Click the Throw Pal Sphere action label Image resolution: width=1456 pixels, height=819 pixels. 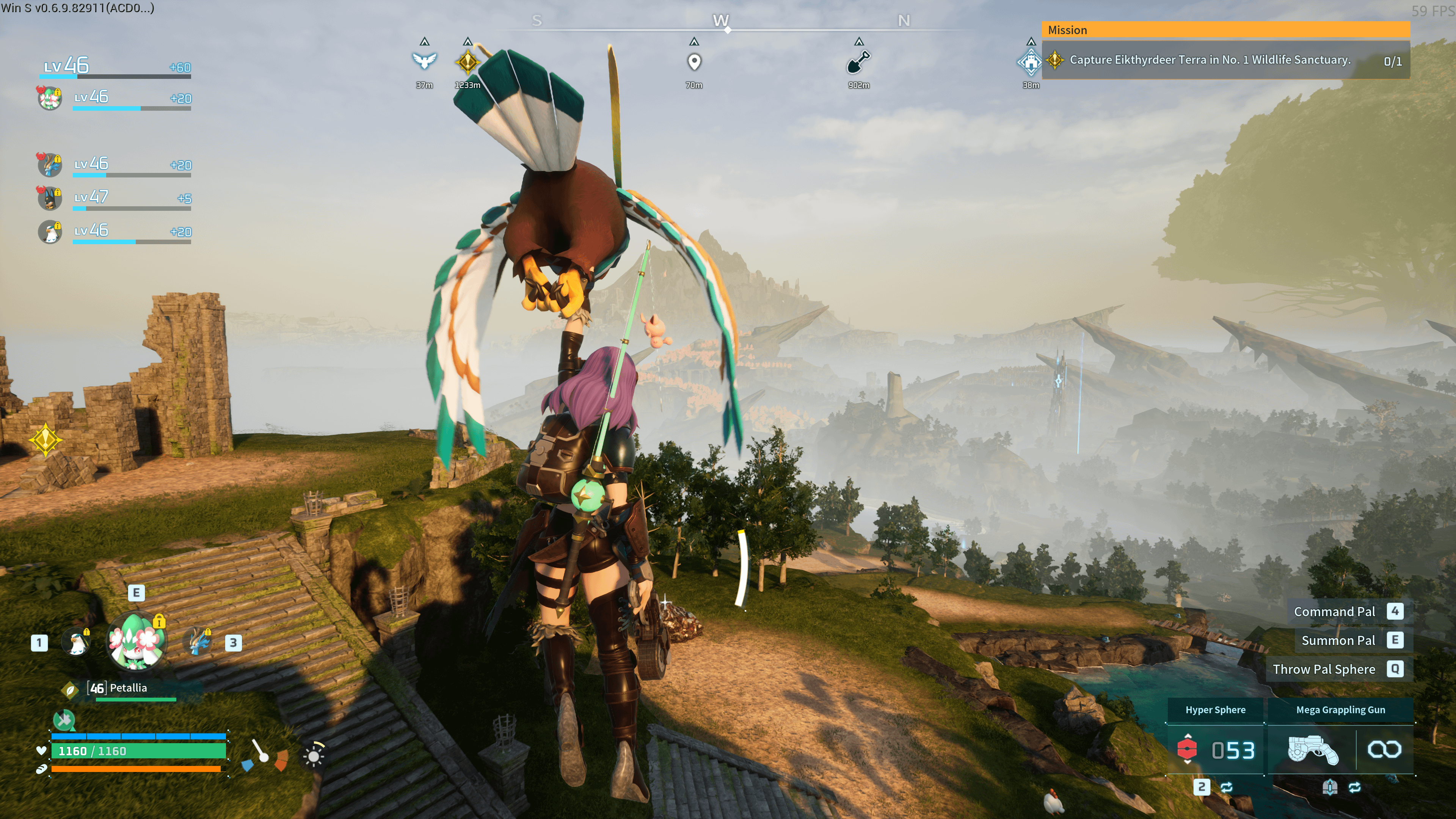coord(1324,669)
